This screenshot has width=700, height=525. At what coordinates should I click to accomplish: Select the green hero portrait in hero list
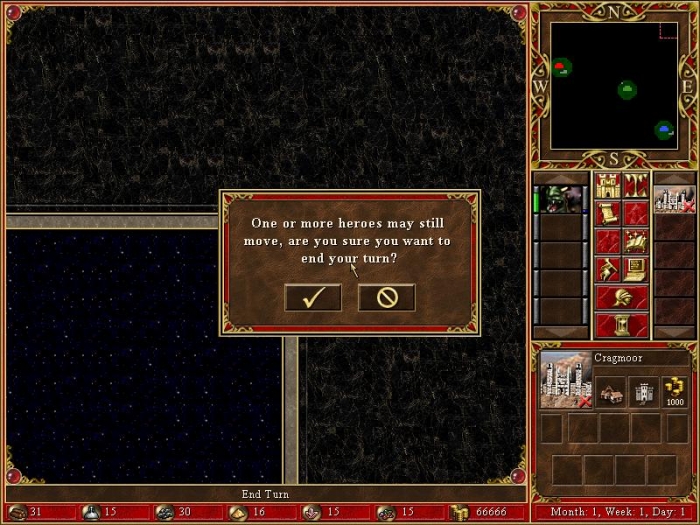(561, 199)
